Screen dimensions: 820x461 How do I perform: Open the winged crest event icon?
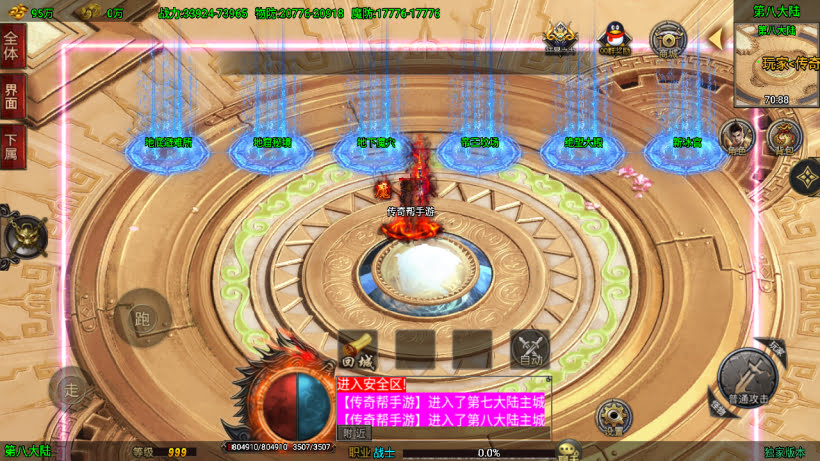point(560,38)
